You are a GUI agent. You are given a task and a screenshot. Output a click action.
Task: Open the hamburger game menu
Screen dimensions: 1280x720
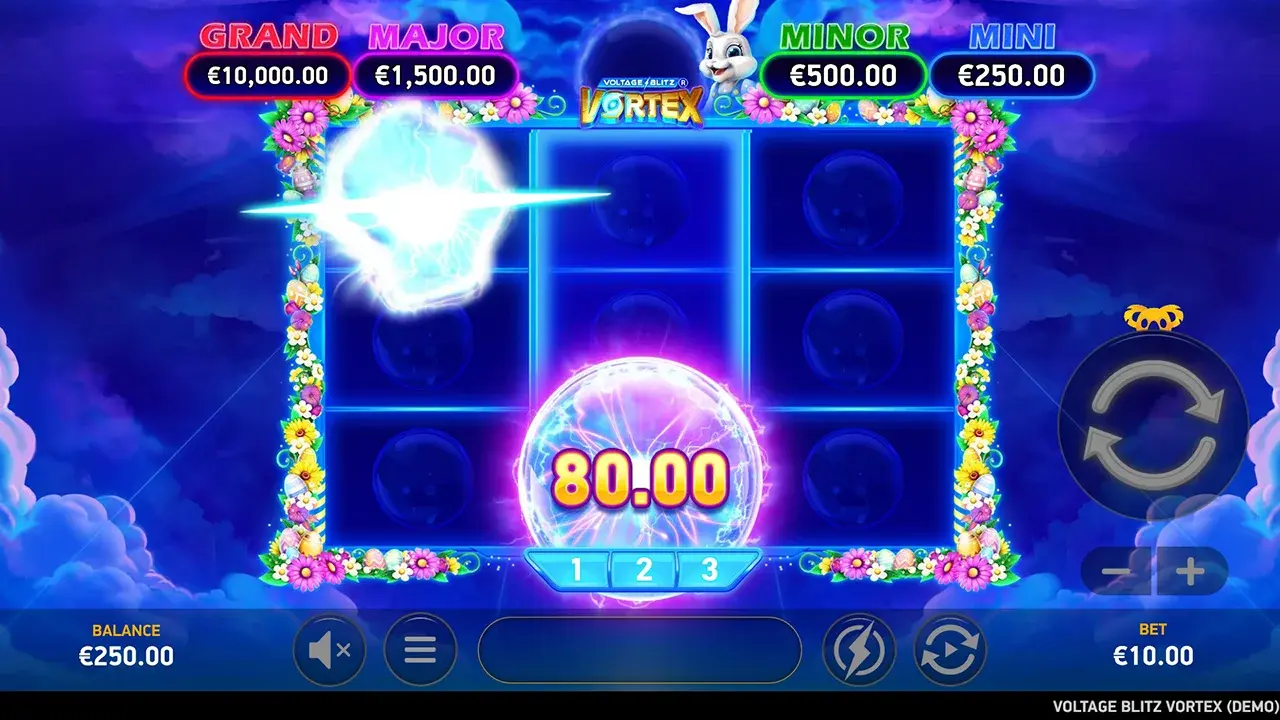coord(420,649)
